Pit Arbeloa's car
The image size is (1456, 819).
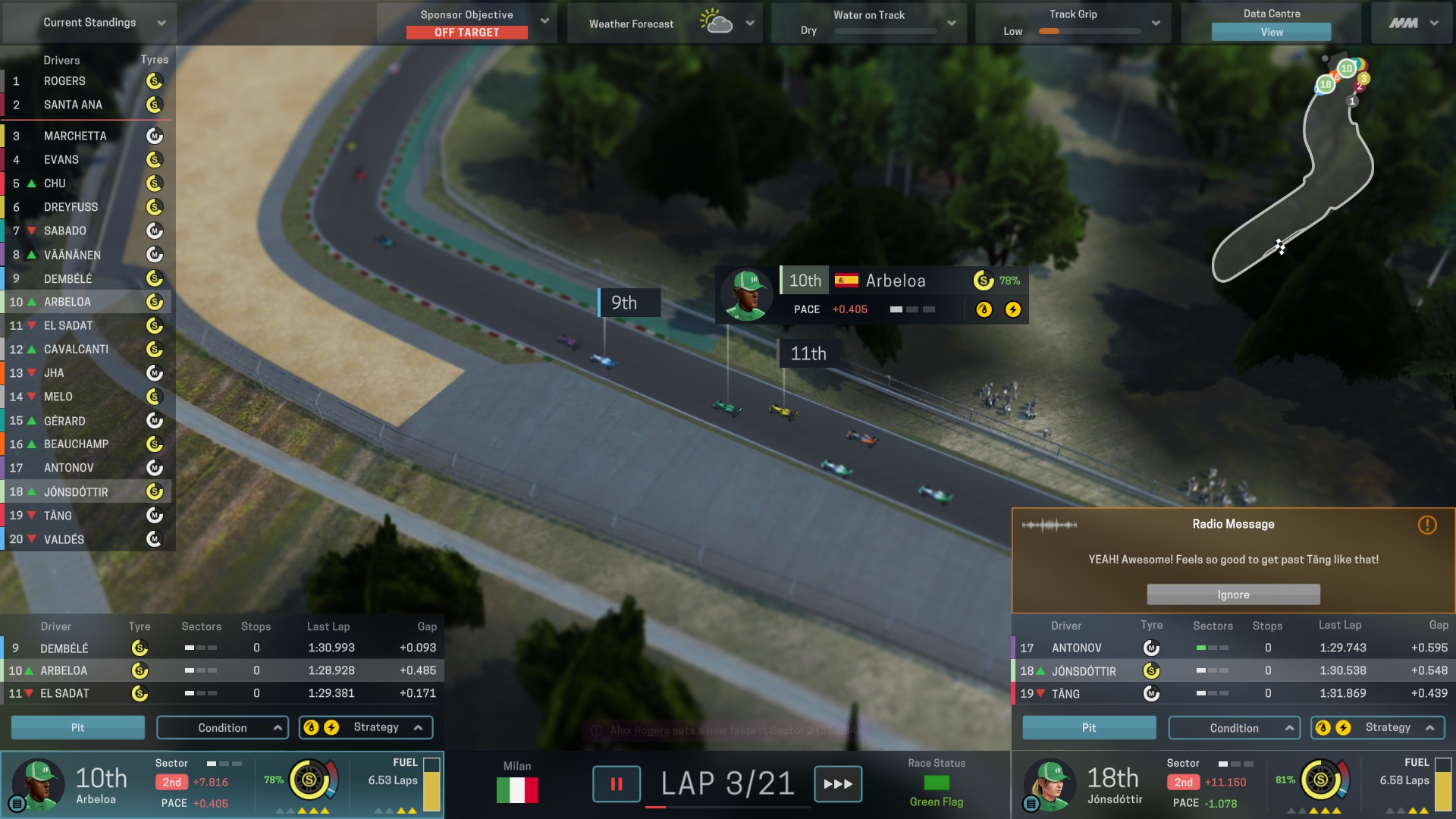point(77,727)
